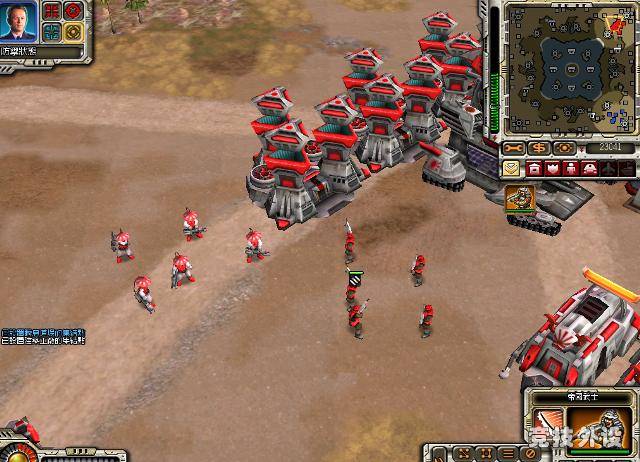640x462 pixels.
Task: Choose the blue crosshair hold-ground stance
Action: point(51,32)
